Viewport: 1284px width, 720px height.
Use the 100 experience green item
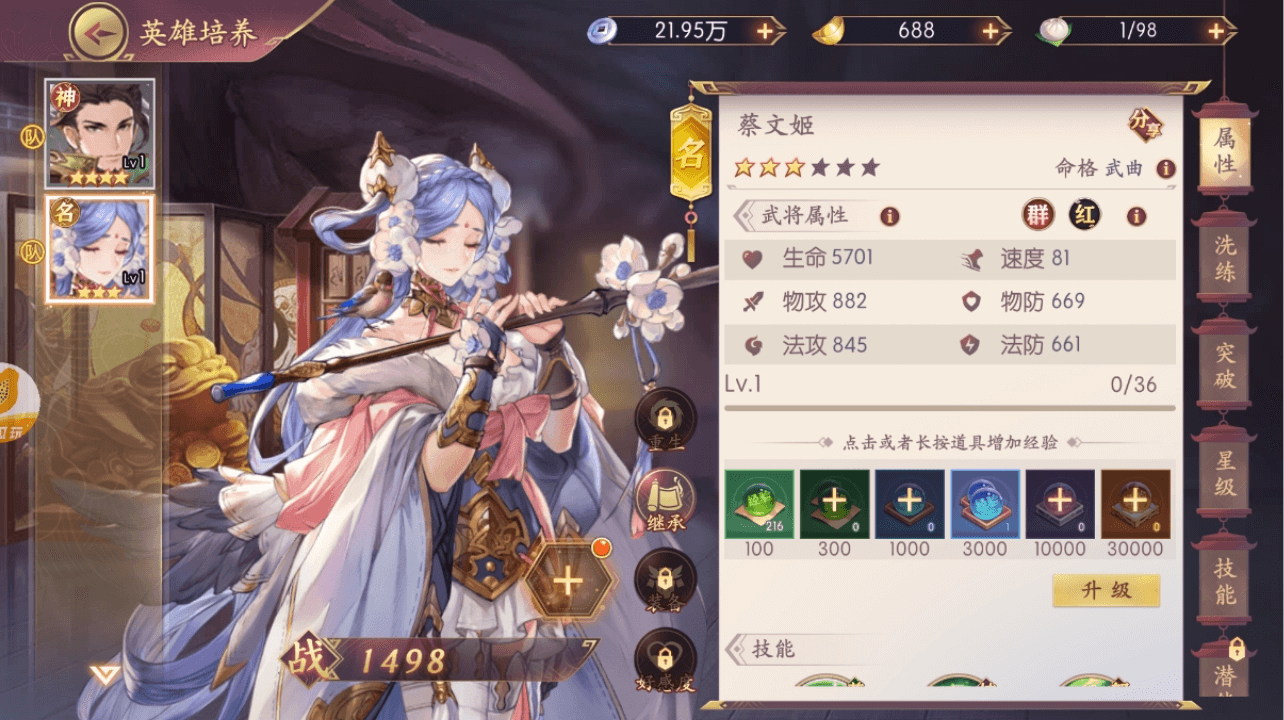pyautogui.click(x=759, y=504)
